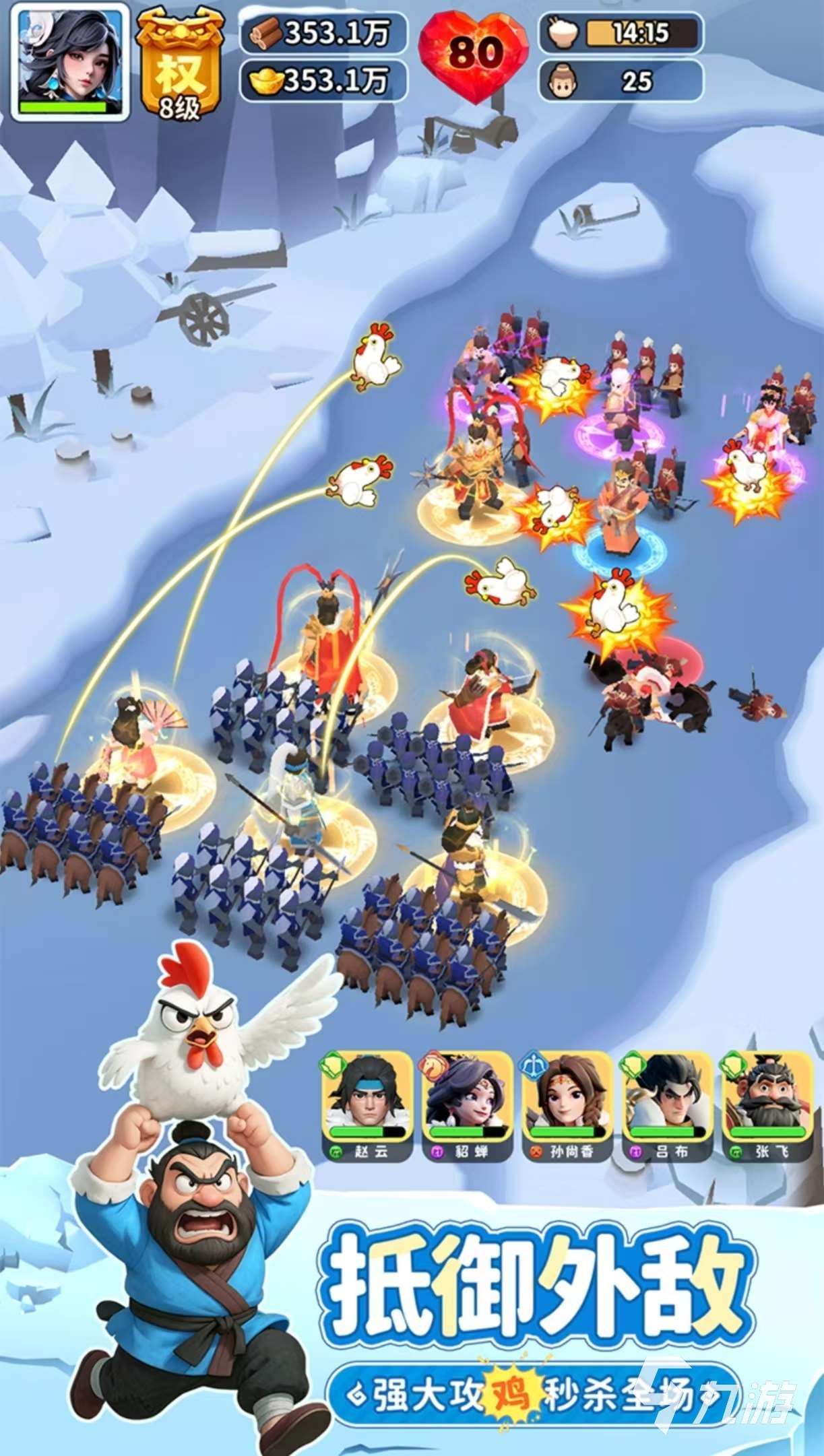Screen dimensions: 824x1456
Task: Choose hero card 貂蝉
Action: [x=467, y=1103]
